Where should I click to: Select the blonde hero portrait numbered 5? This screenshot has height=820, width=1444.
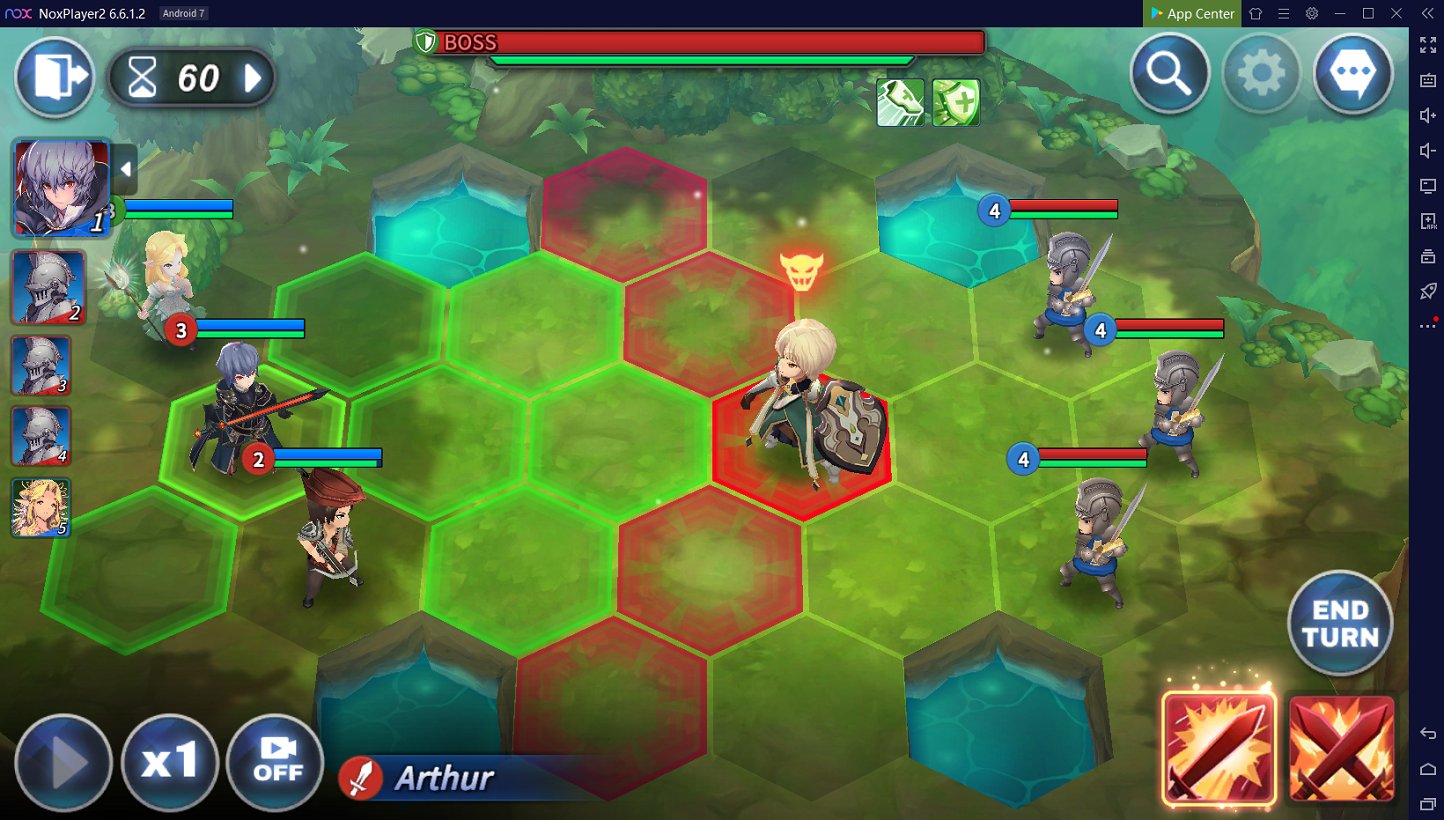pyautogui.click(x=41, y=508)
